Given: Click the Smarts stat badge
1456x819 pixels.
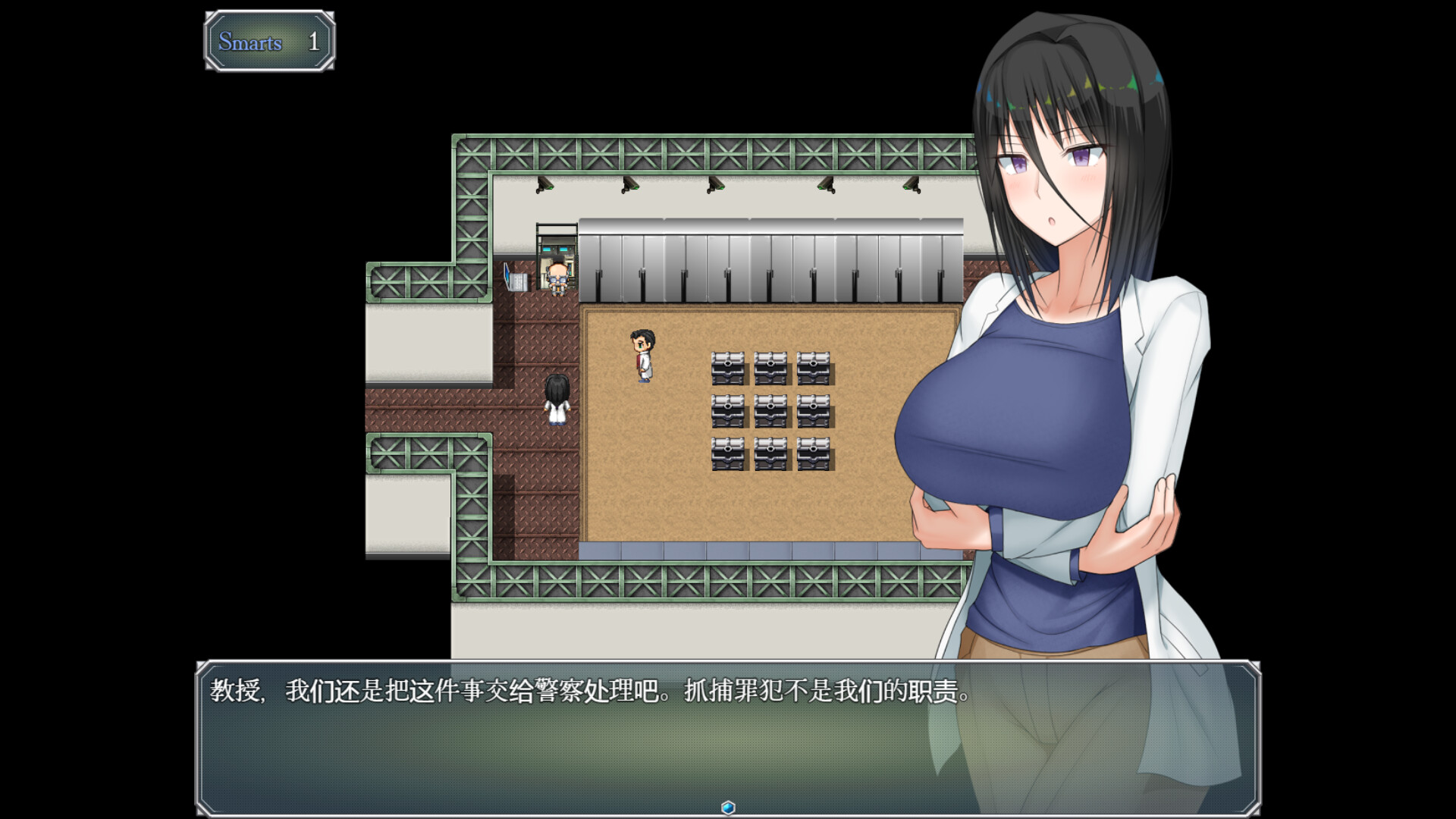Looking at the screenshot, I should (269, 43).
